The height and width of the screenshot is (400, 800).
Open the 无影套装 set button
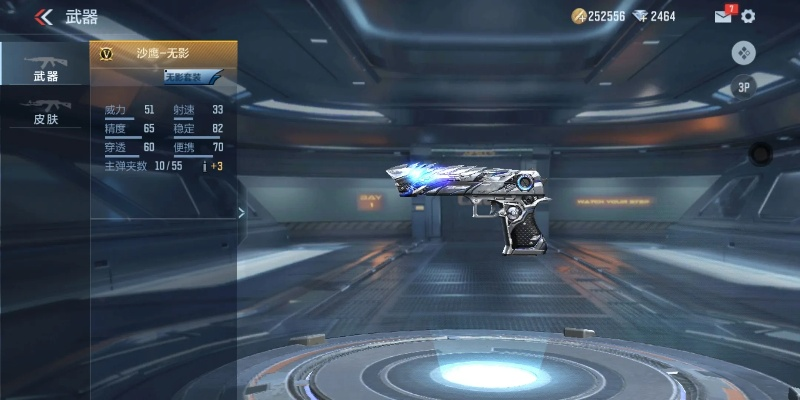click(x=190, y=77)
